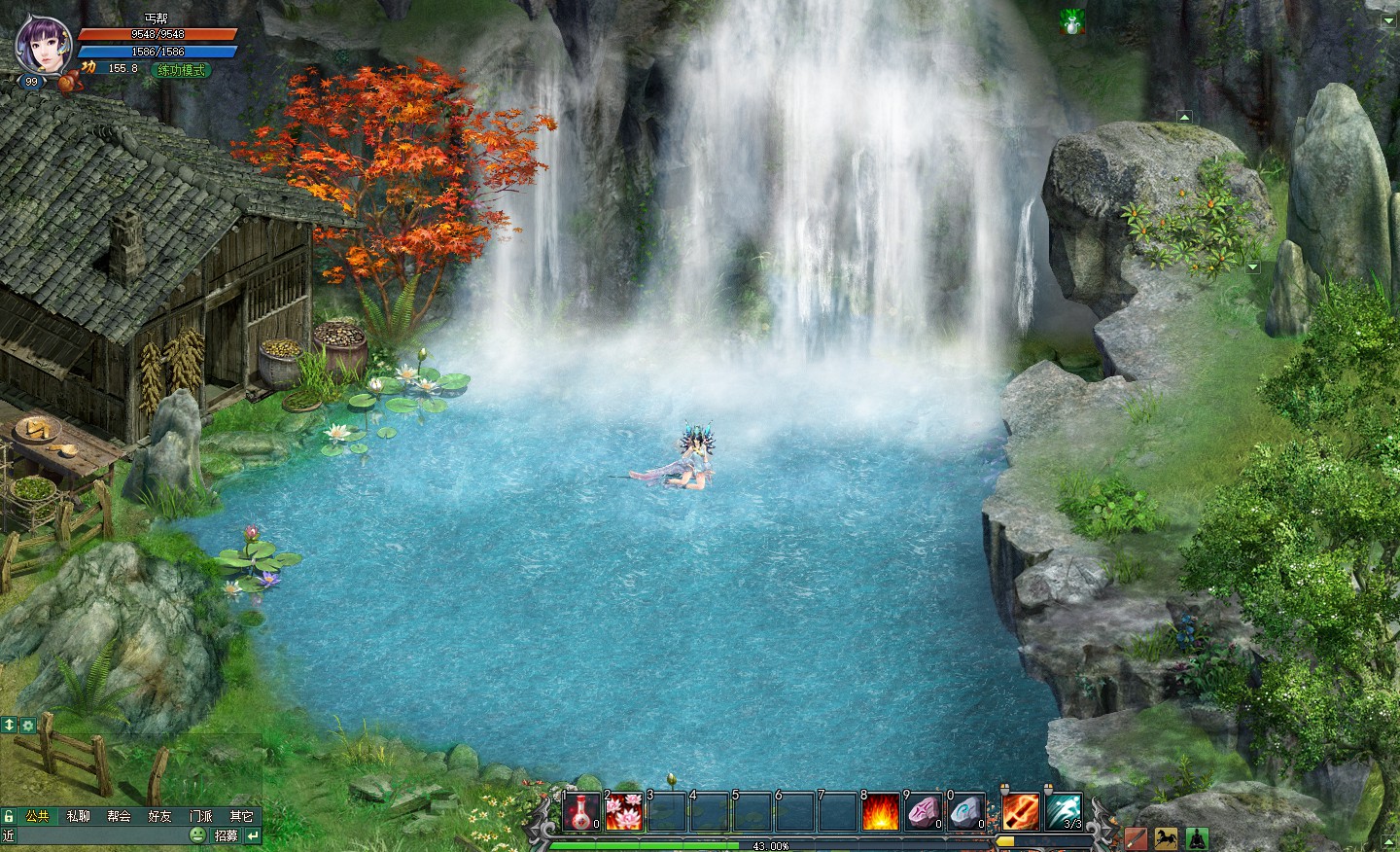The image size is (1400, 852).
Task: Use the red health potion in slot 1
Action: (x=581, y=811)
